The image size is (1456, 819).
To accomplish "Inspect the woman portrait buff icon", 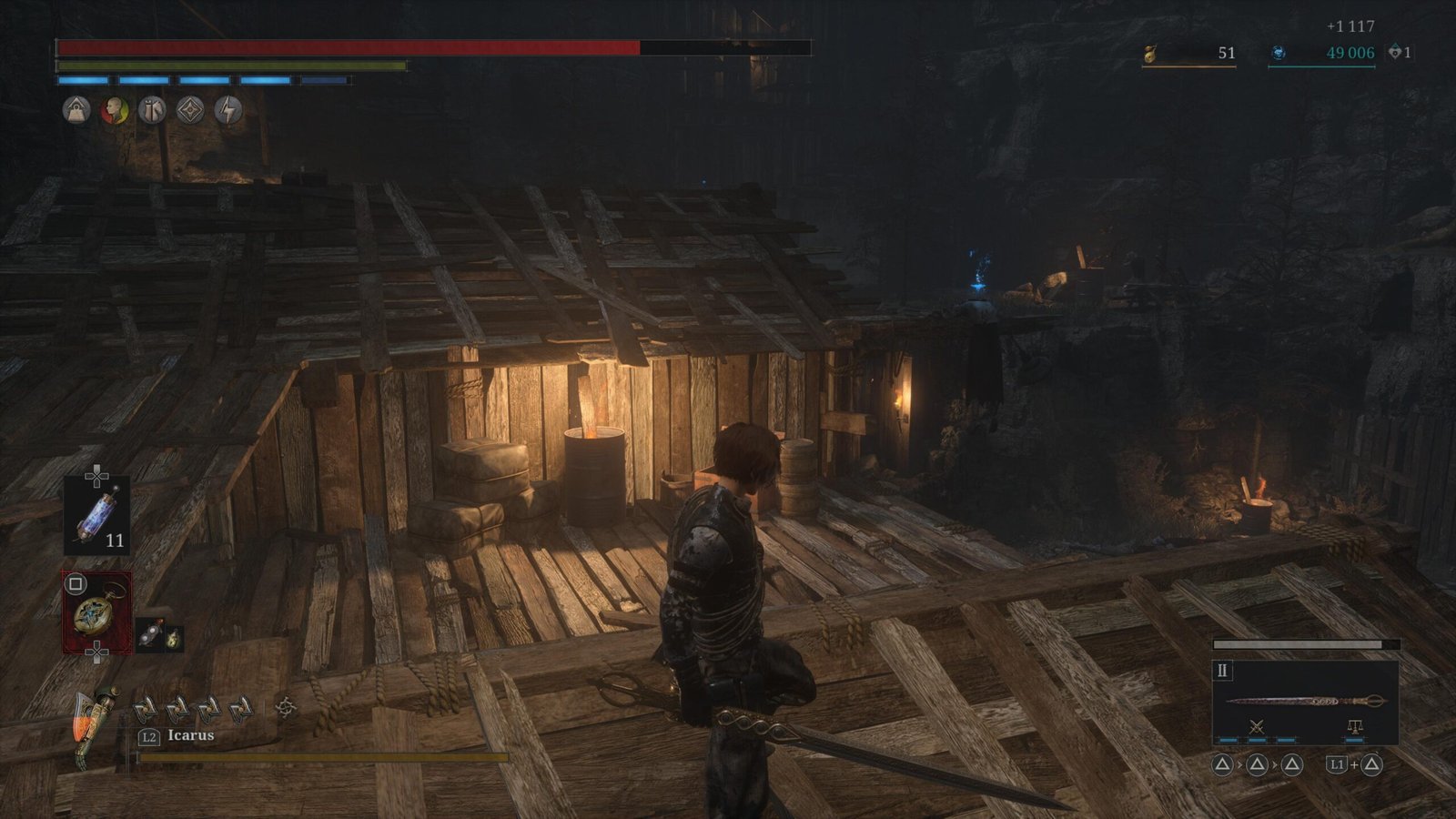I will [x=114, y=111].
